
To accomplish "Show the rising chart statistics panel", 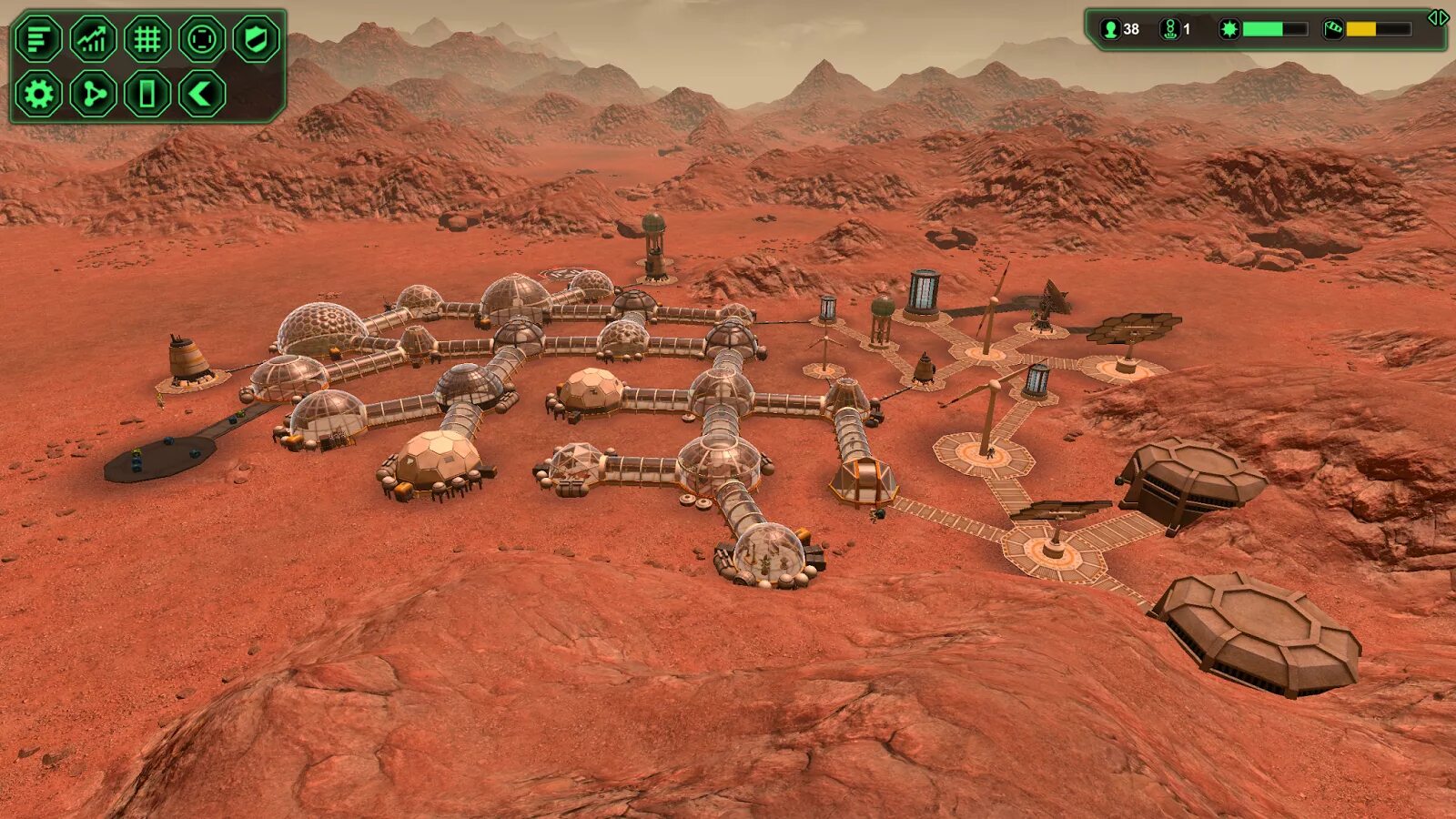I will (93, 39).
